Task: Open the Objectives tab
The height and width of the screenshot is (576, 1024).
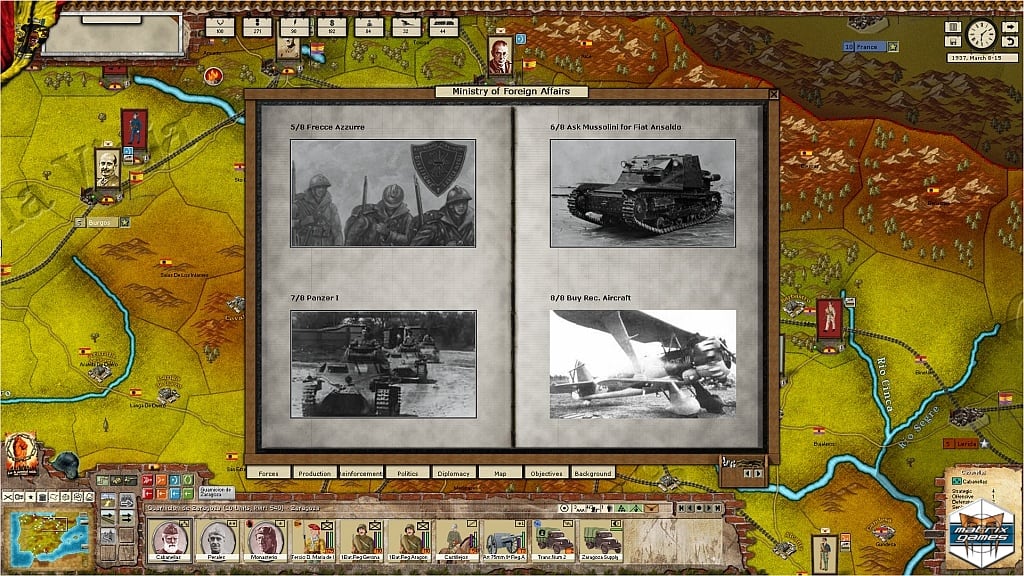Action: (x=546, y=473)
